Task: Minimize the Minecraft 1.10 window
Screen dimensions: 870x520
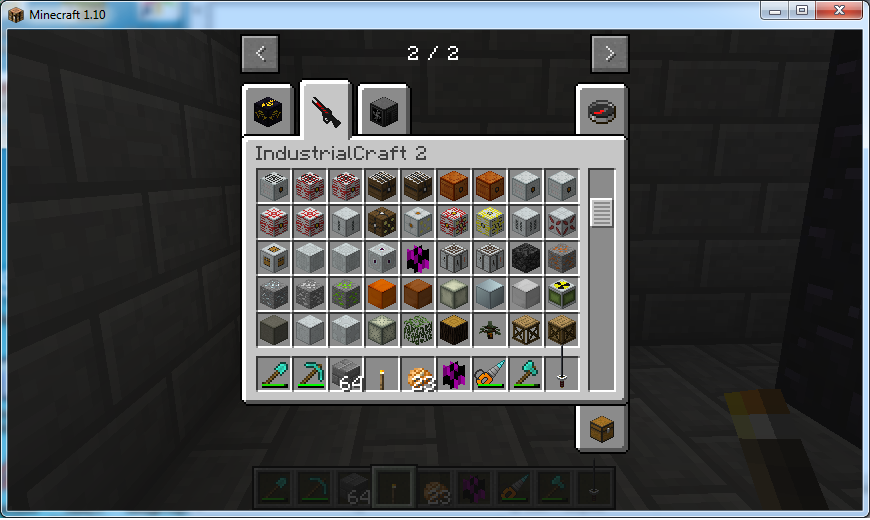Action: (775, 10)
